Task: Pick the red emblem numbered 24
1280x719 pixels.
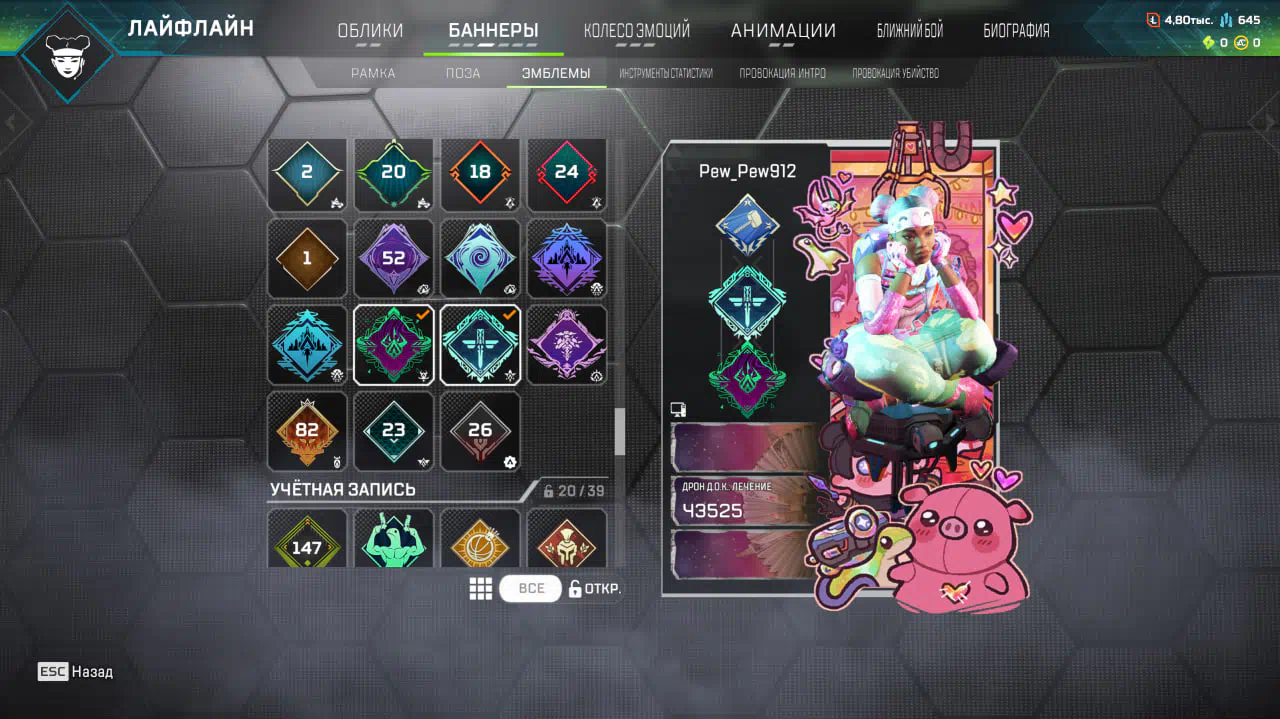Action: pos(566,172)
